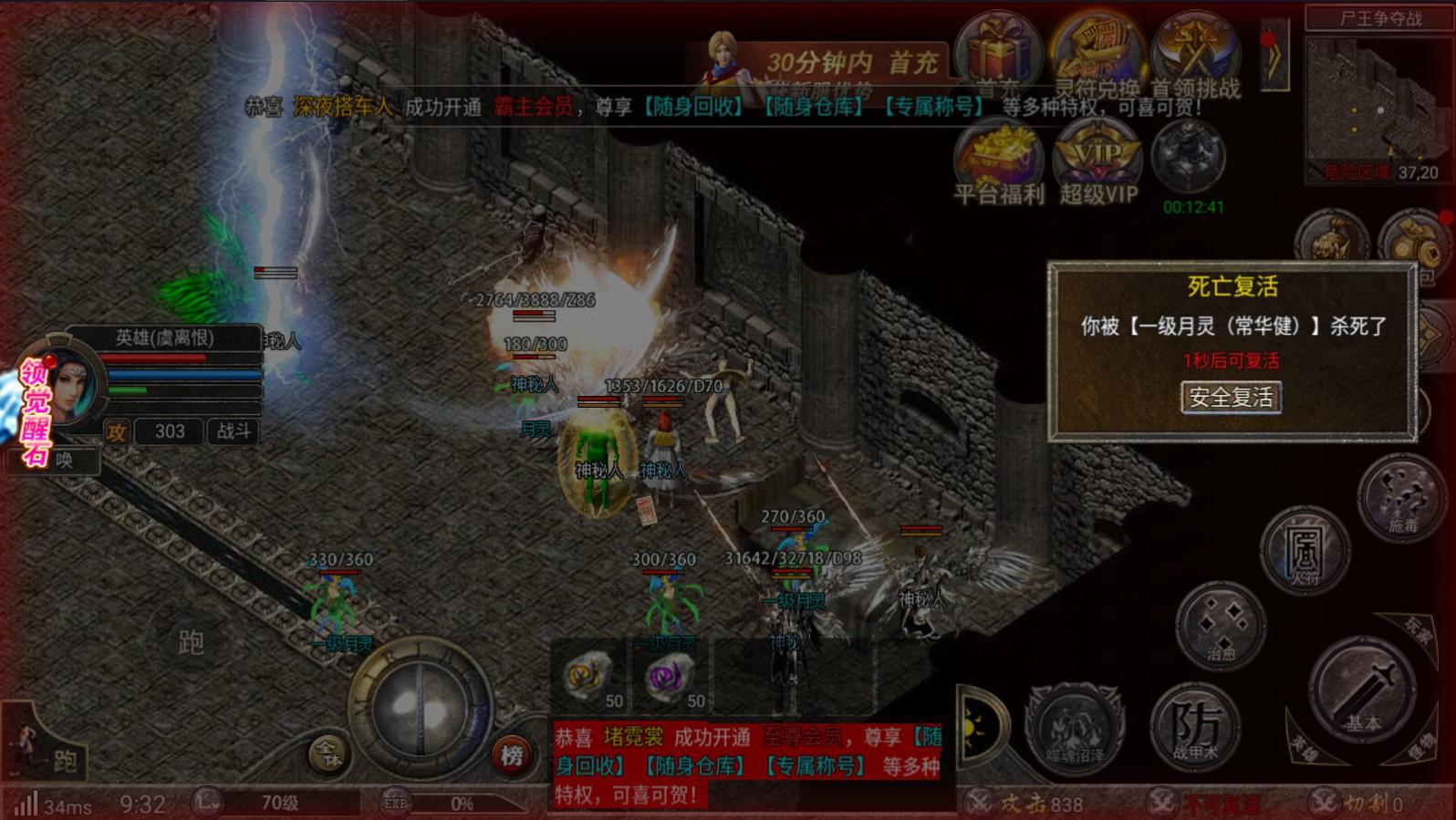The height and width of the screenshot is (820, 1456).
Task: Click the 唤 summon button
Action: coord(66,461)
